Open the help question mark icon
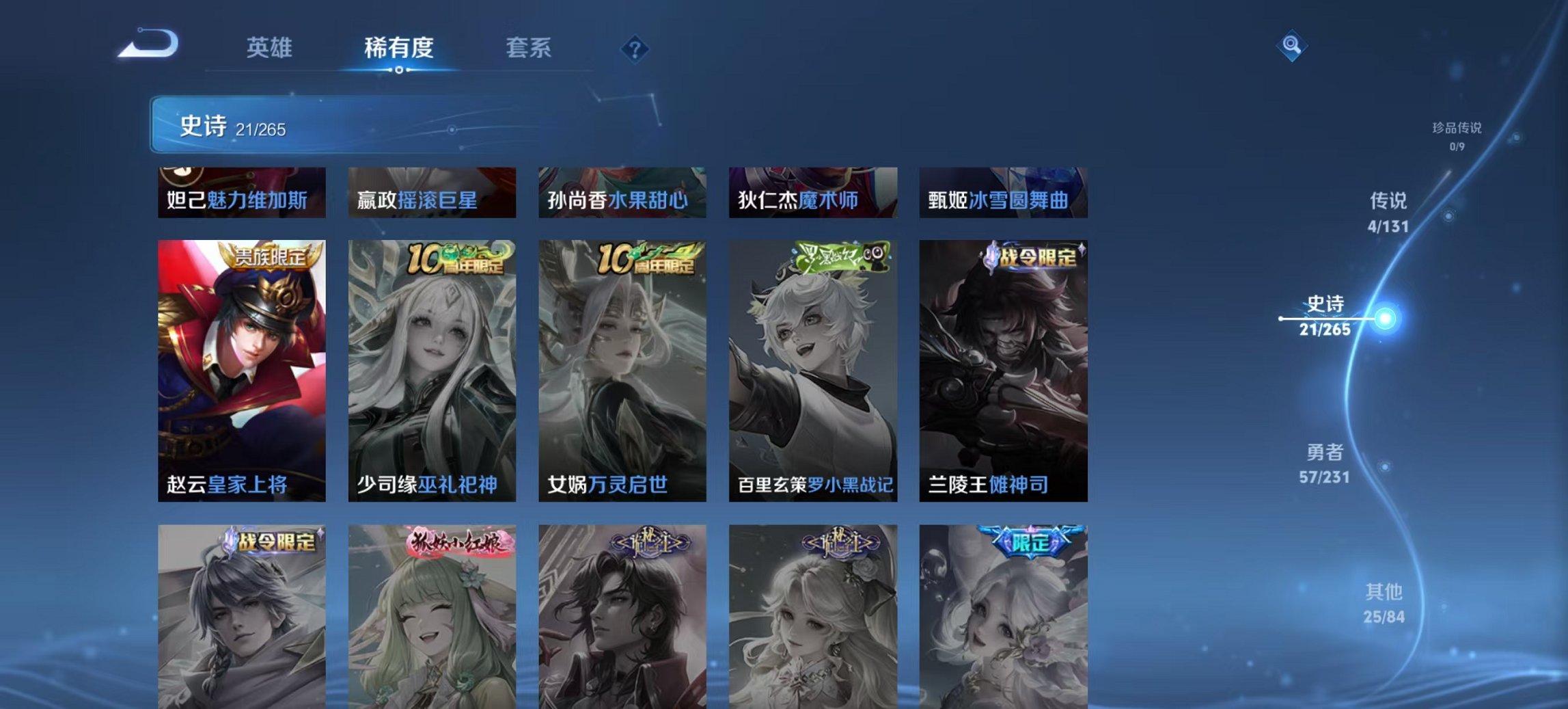The width and height of the screenshot is (1568, 709). click(635, 48)
